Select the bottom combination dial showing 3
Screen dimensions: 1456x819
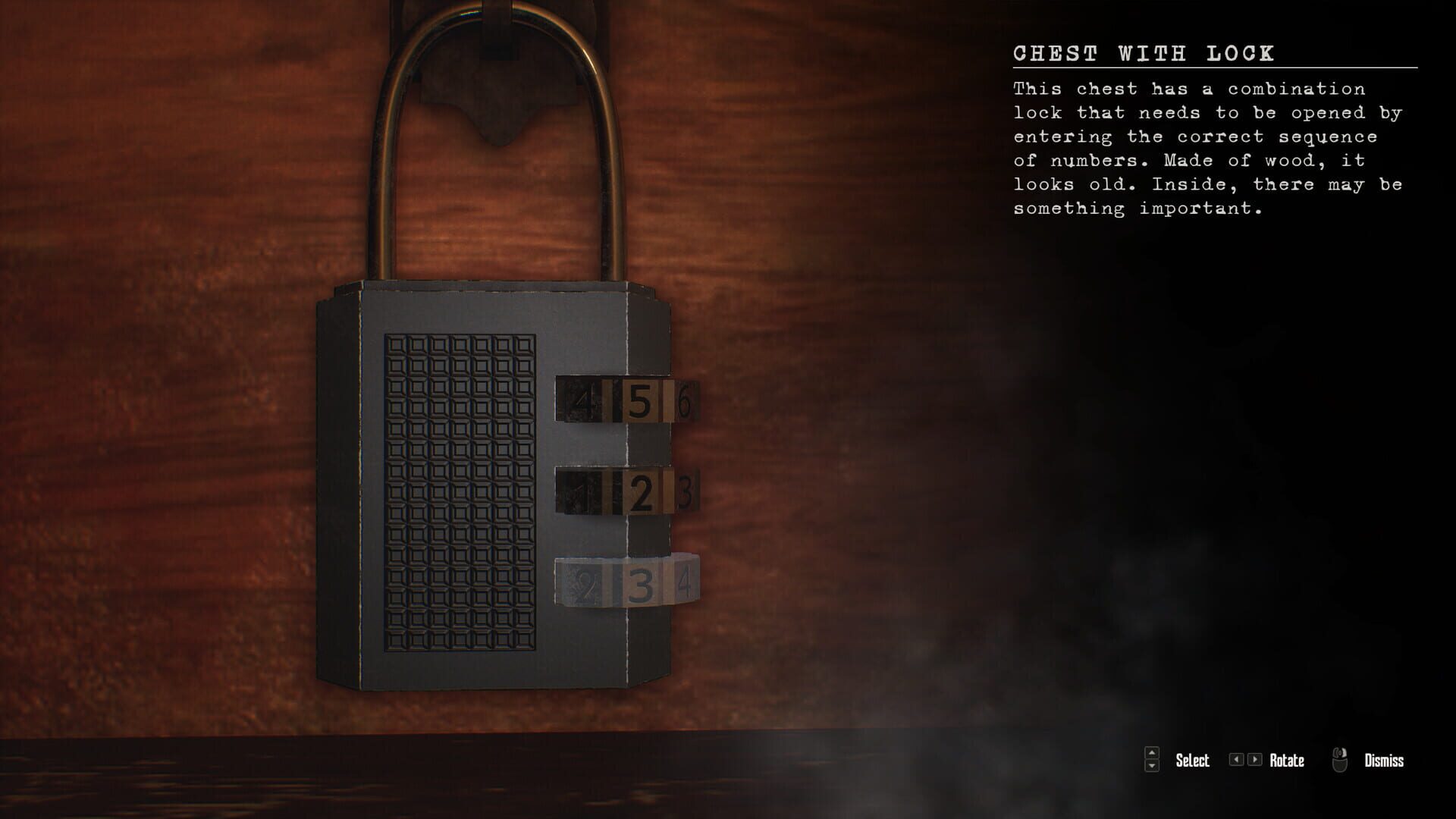[x=642, y=585]
